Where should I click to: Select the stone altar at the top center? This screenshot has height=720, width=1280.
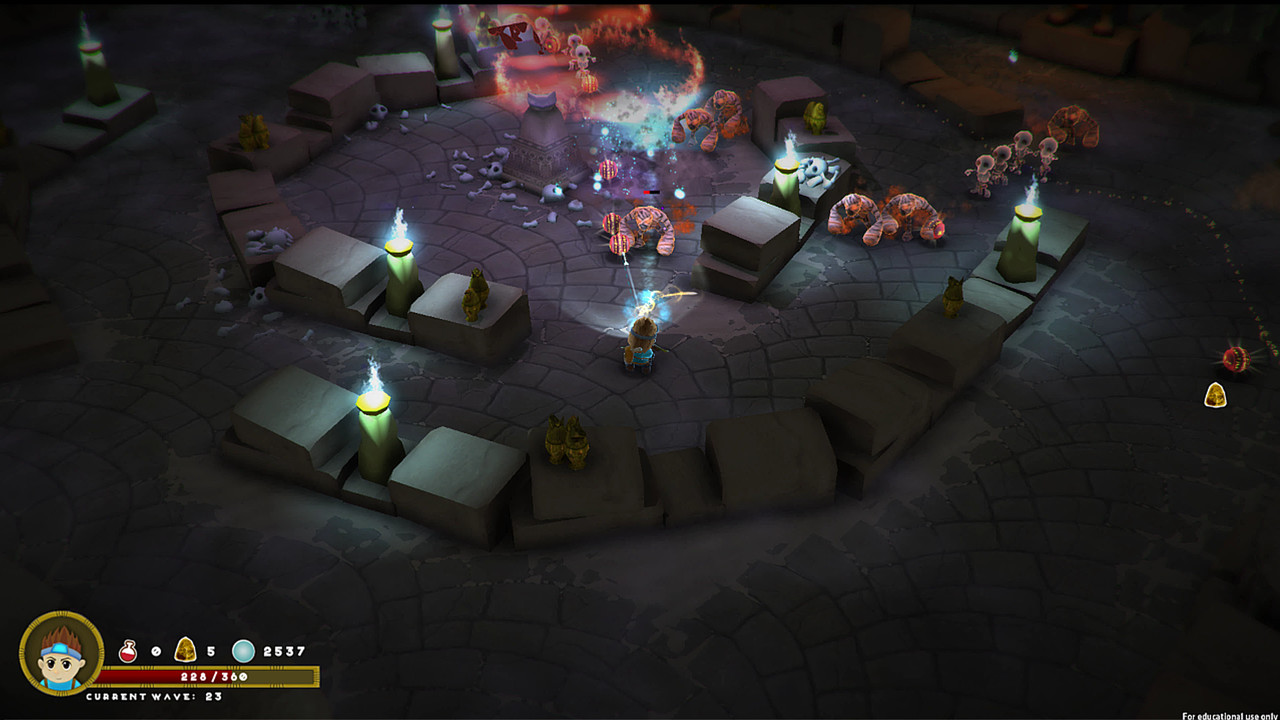[x=543, y=145]
